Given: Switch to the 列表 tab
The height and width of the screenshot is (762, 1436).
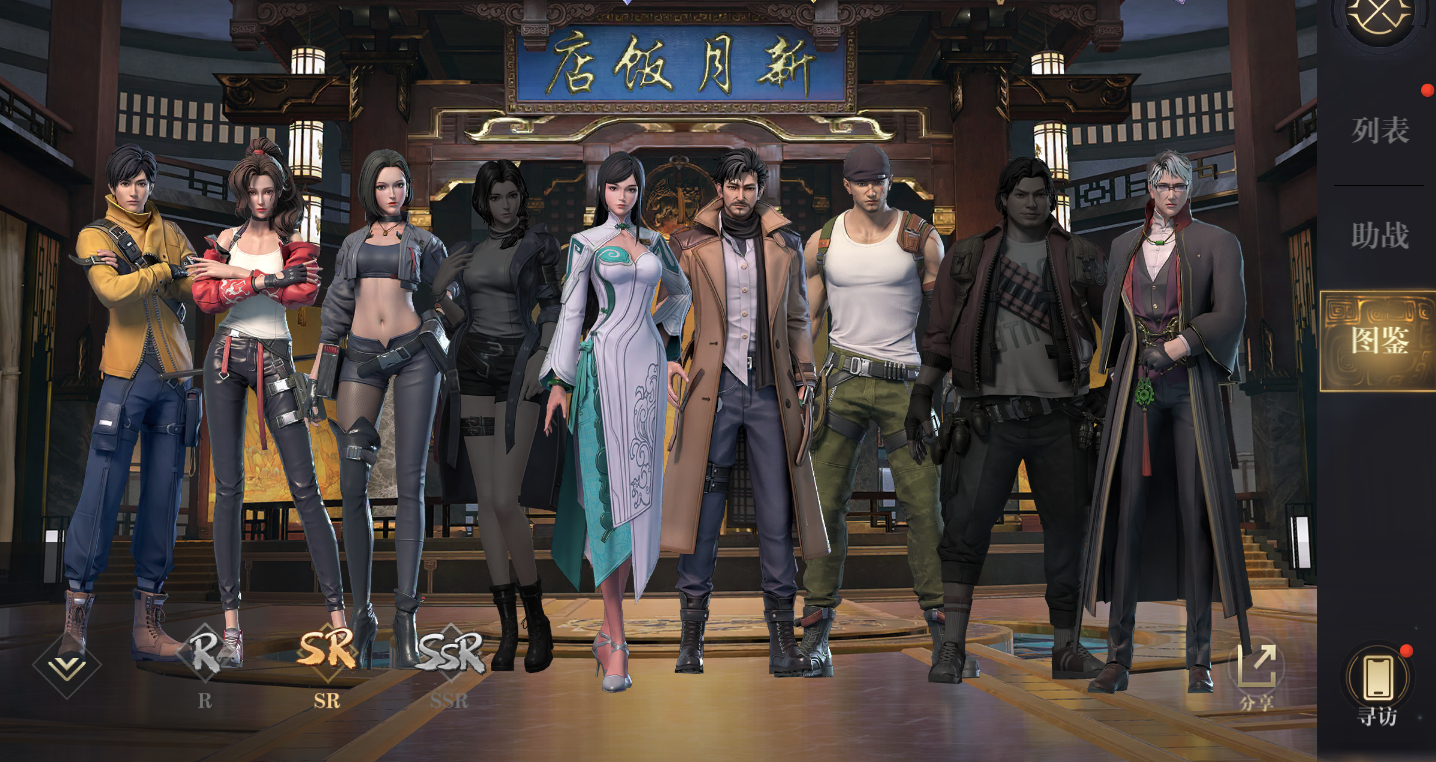Looking at the screenshot, I should [x=1379, y=131].
